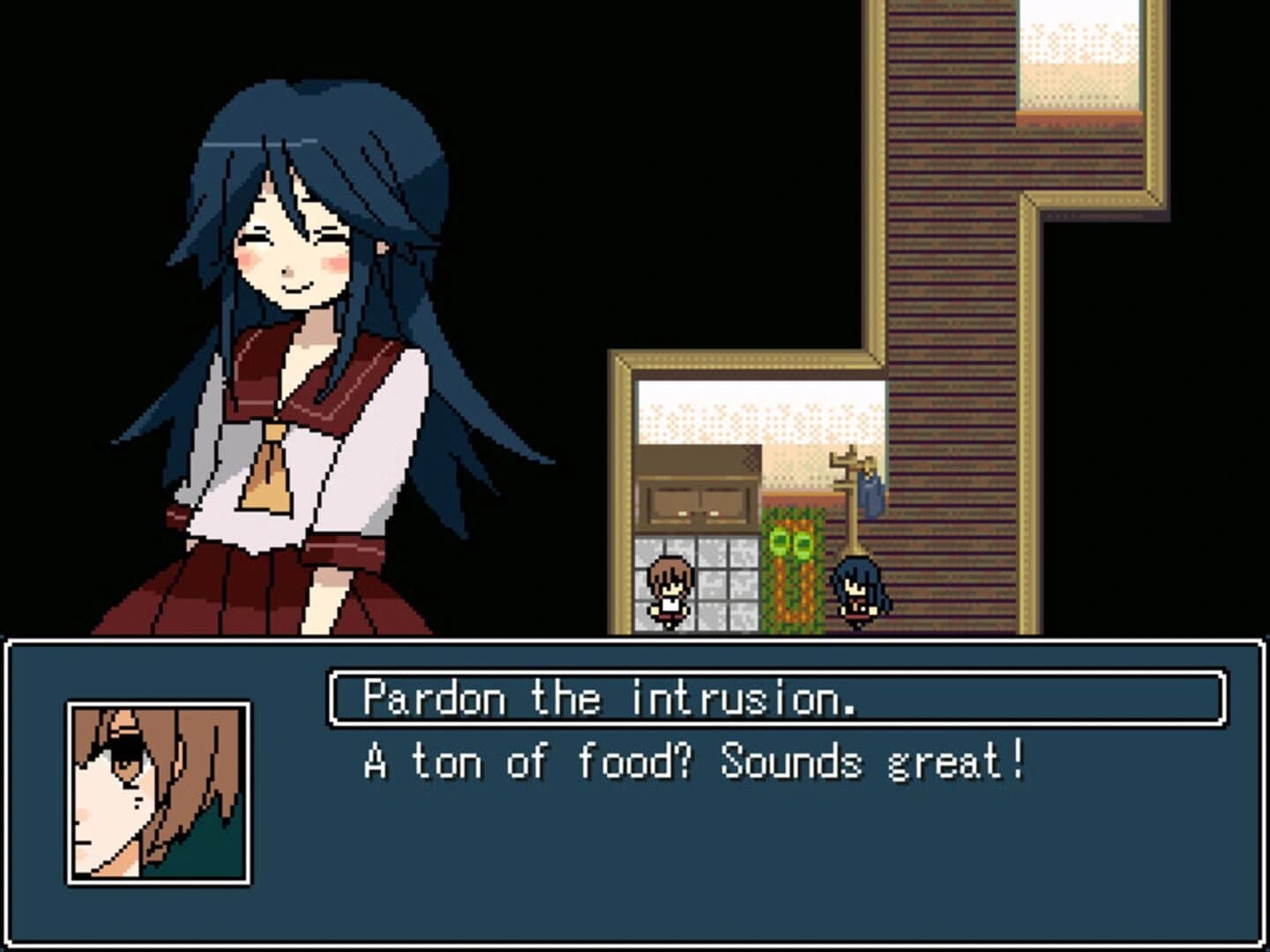The image size is (1270, 952).
Task: Click the brown-haired protagonist sprite
Action: point(667,589)
